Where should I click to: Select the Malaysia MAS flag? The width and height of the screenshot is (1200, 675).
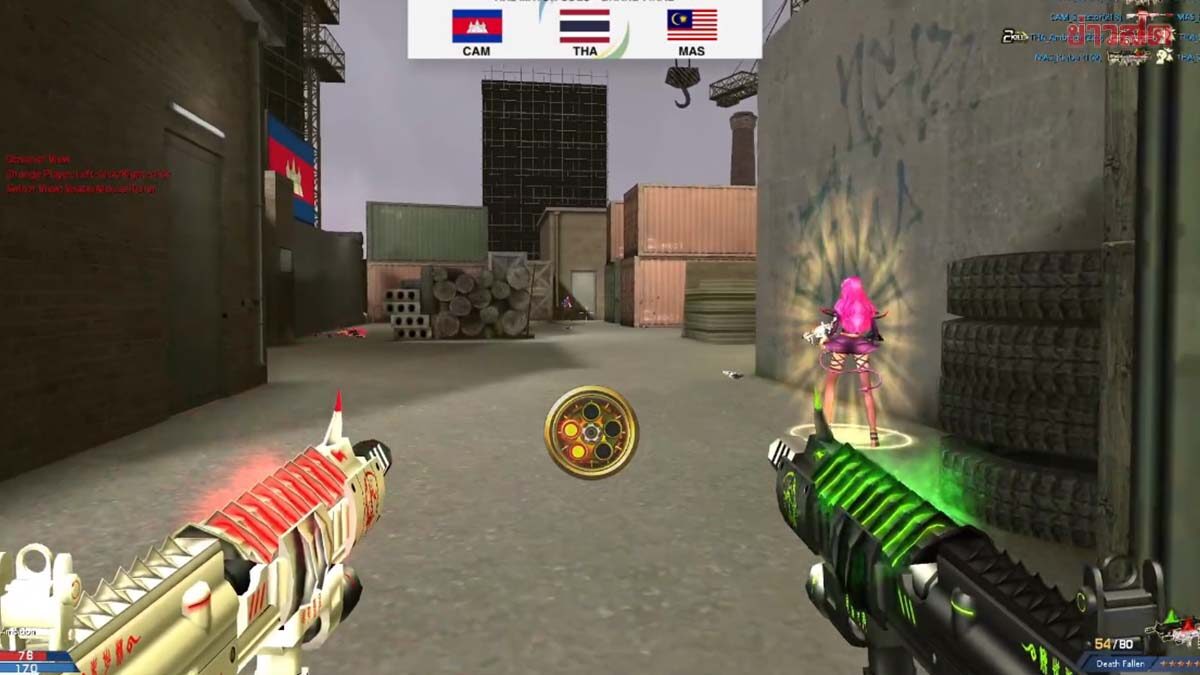pyautogui.click(x=691, y=25)
